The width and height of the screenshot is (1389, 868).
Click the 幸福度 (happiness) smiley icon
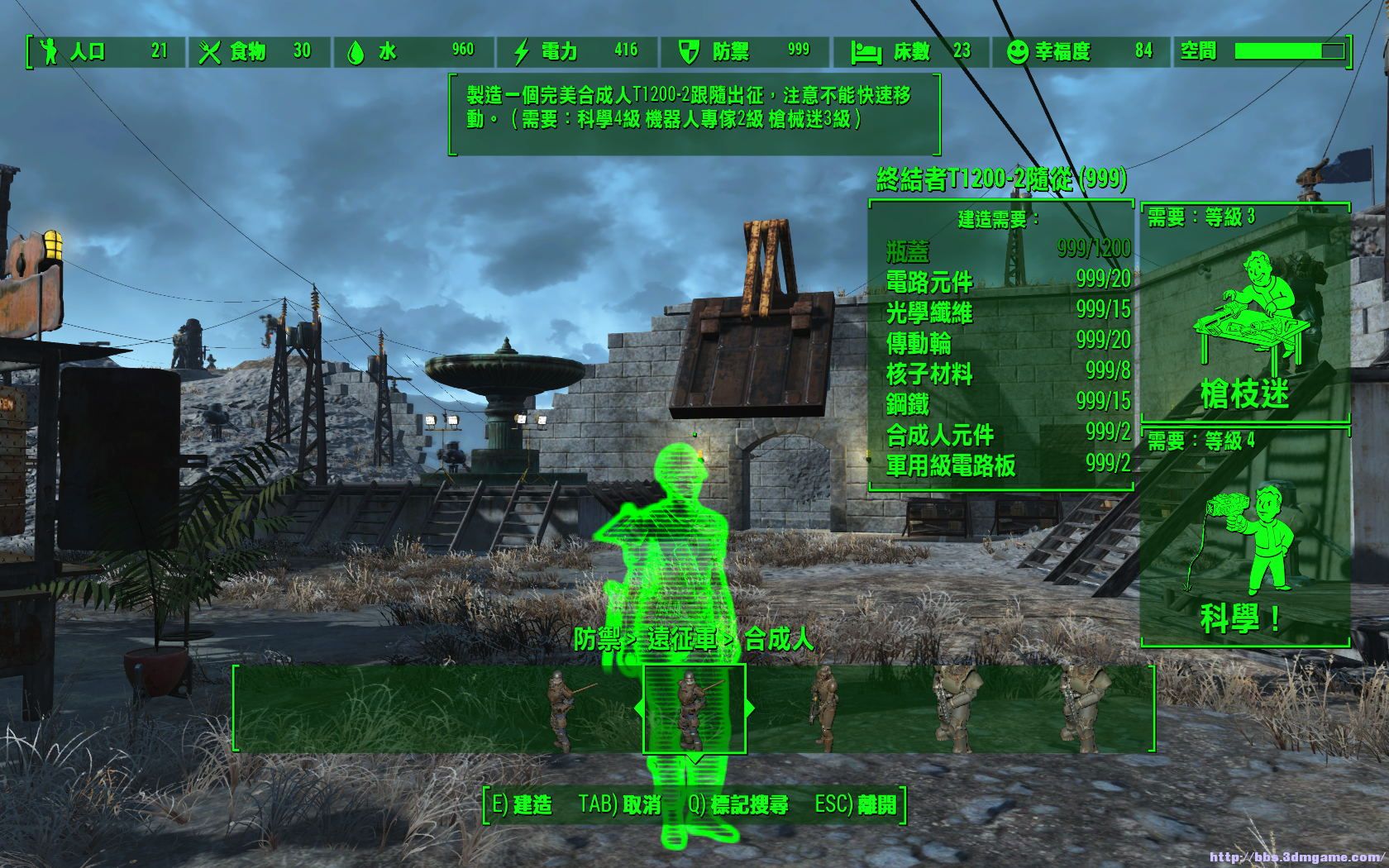[x=1019, y=51]
